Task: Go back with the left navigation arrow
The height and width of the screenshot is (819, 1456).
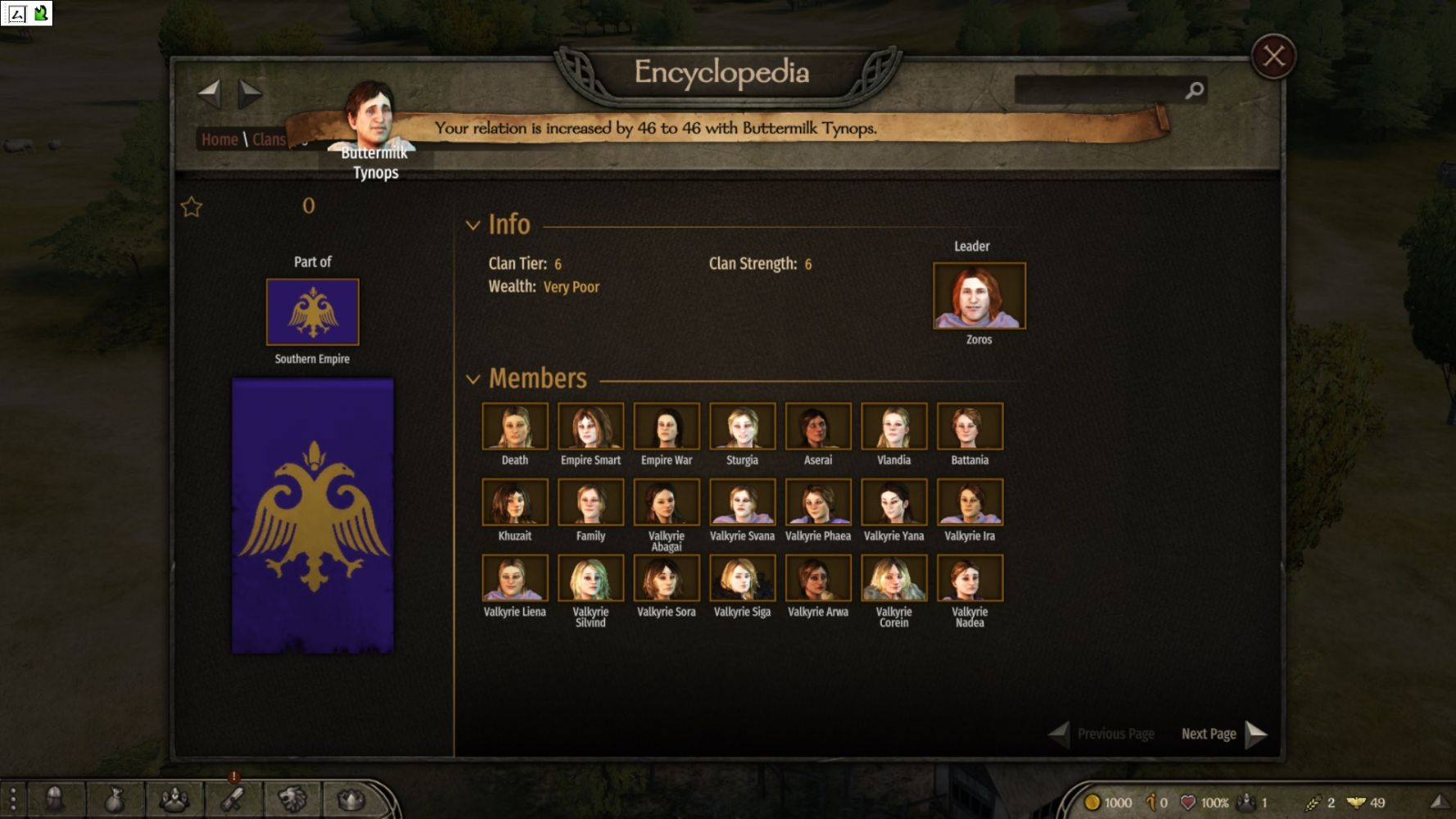Action: pos(210,93)
